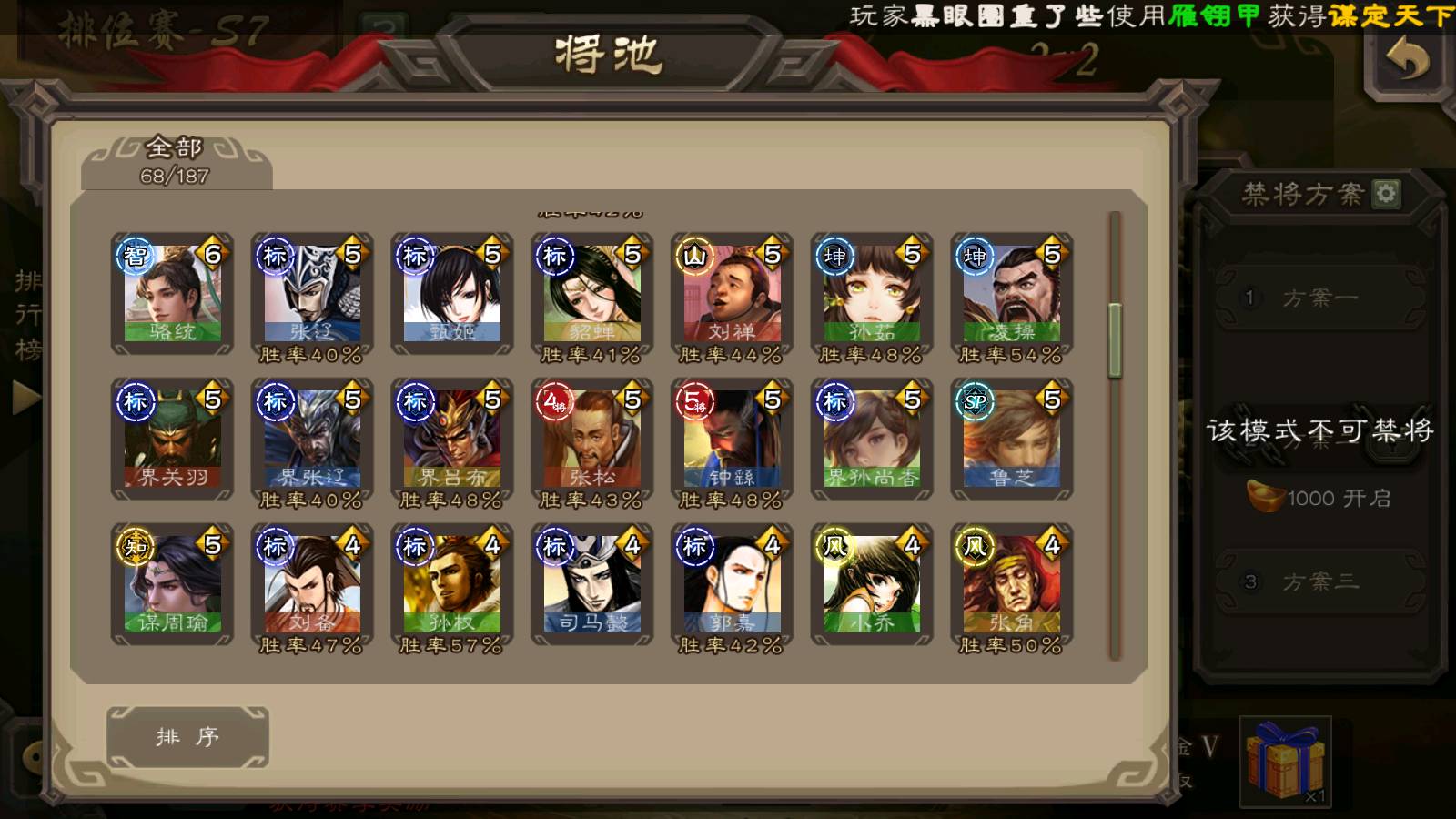The width and height of the screenshot is (1456, 819).
Task: Select the 界关羽 general card
Action: point(172,439)
